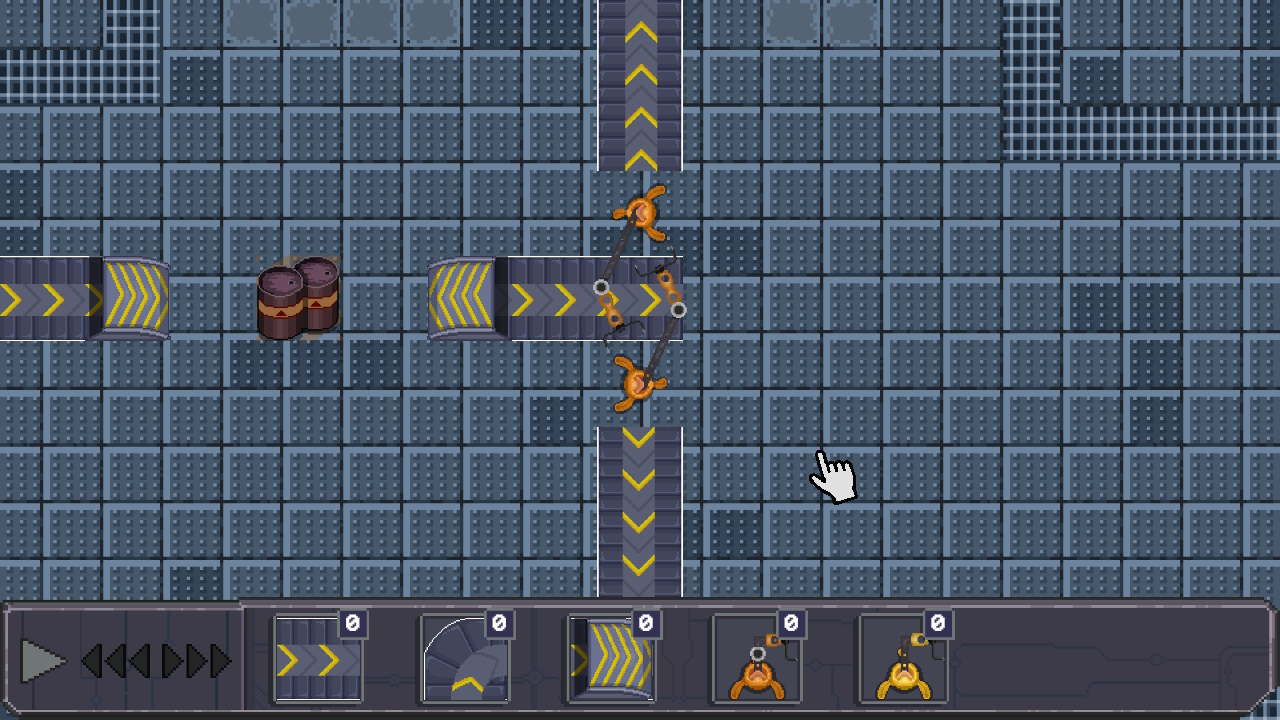Click the single step-forward arrow
1280x720 pixels.
coord(172,660)
